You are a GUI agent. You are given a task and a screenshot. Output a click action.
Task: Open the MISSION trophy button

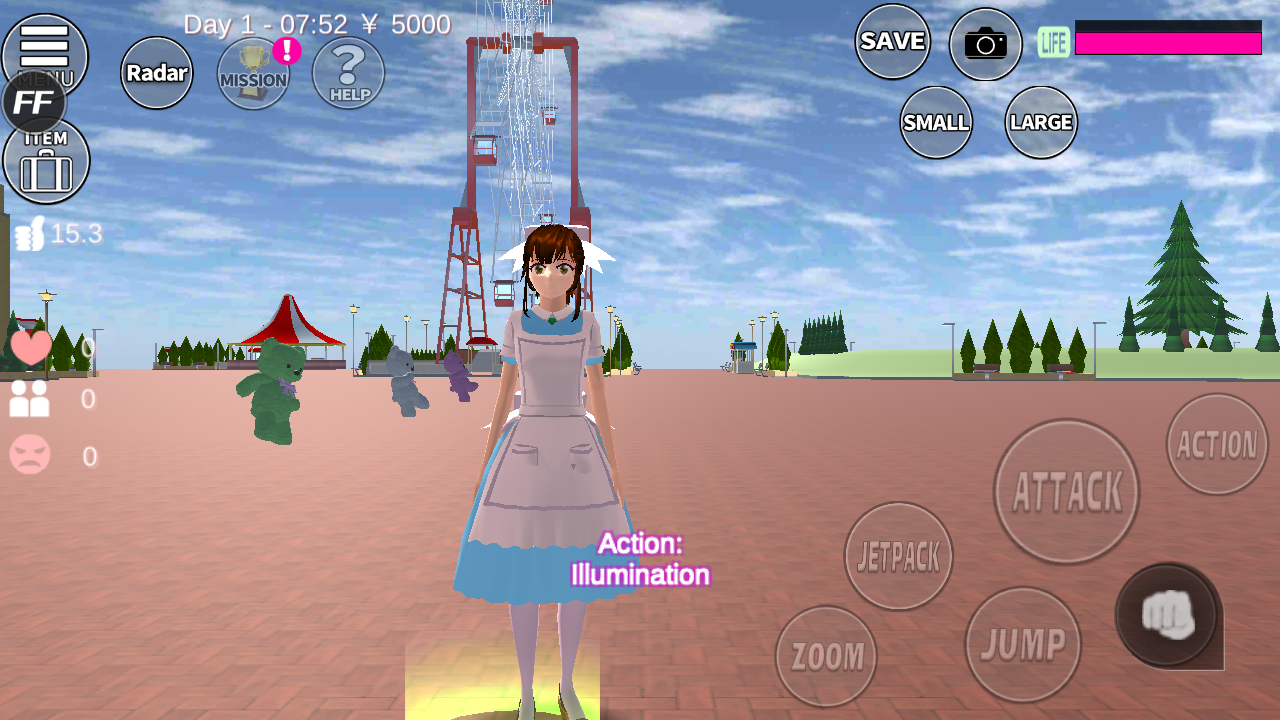[253, 74]
